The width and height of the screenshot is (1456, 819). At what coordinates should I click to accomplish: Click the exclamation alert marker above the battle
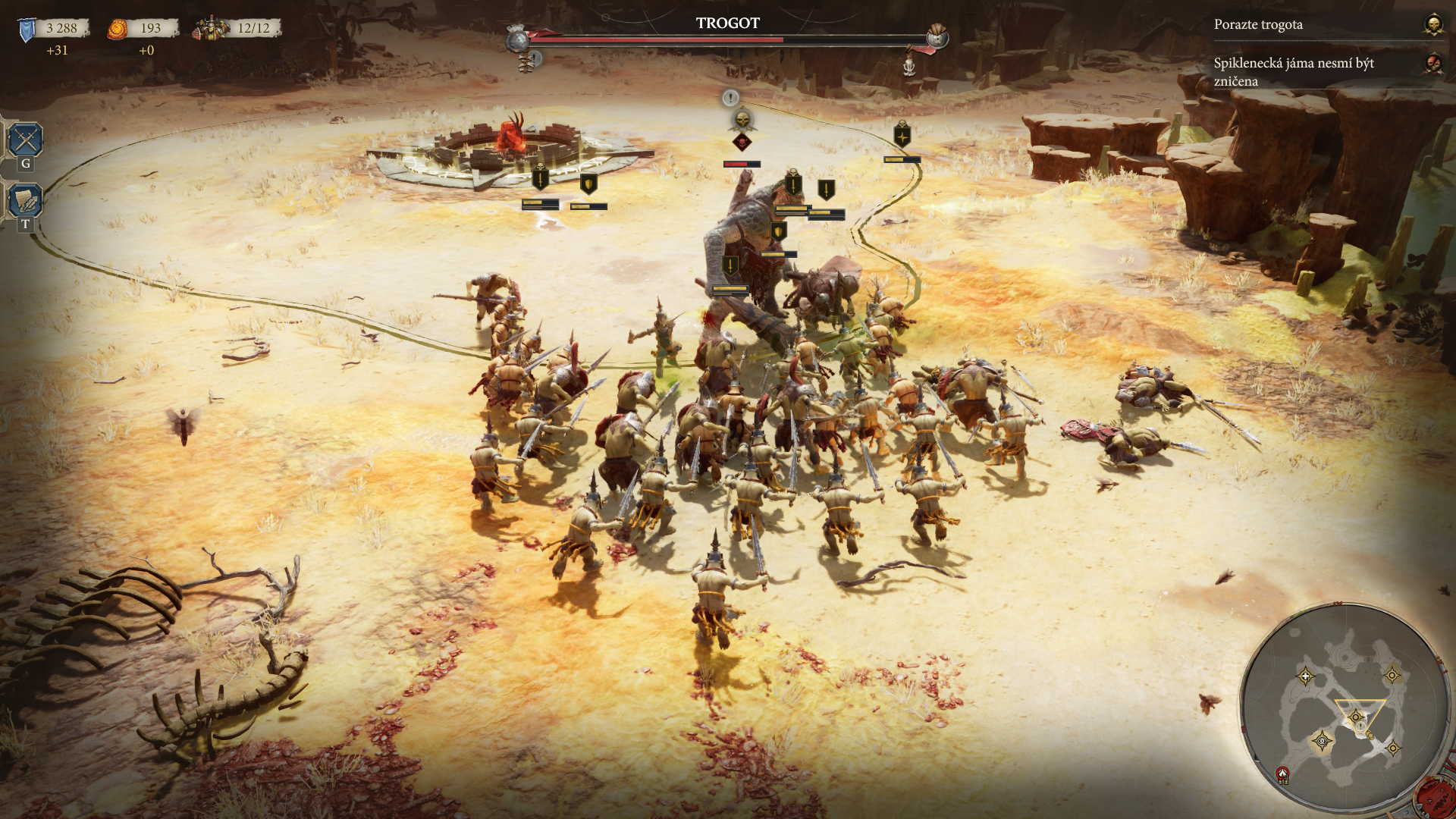(730, 97)
